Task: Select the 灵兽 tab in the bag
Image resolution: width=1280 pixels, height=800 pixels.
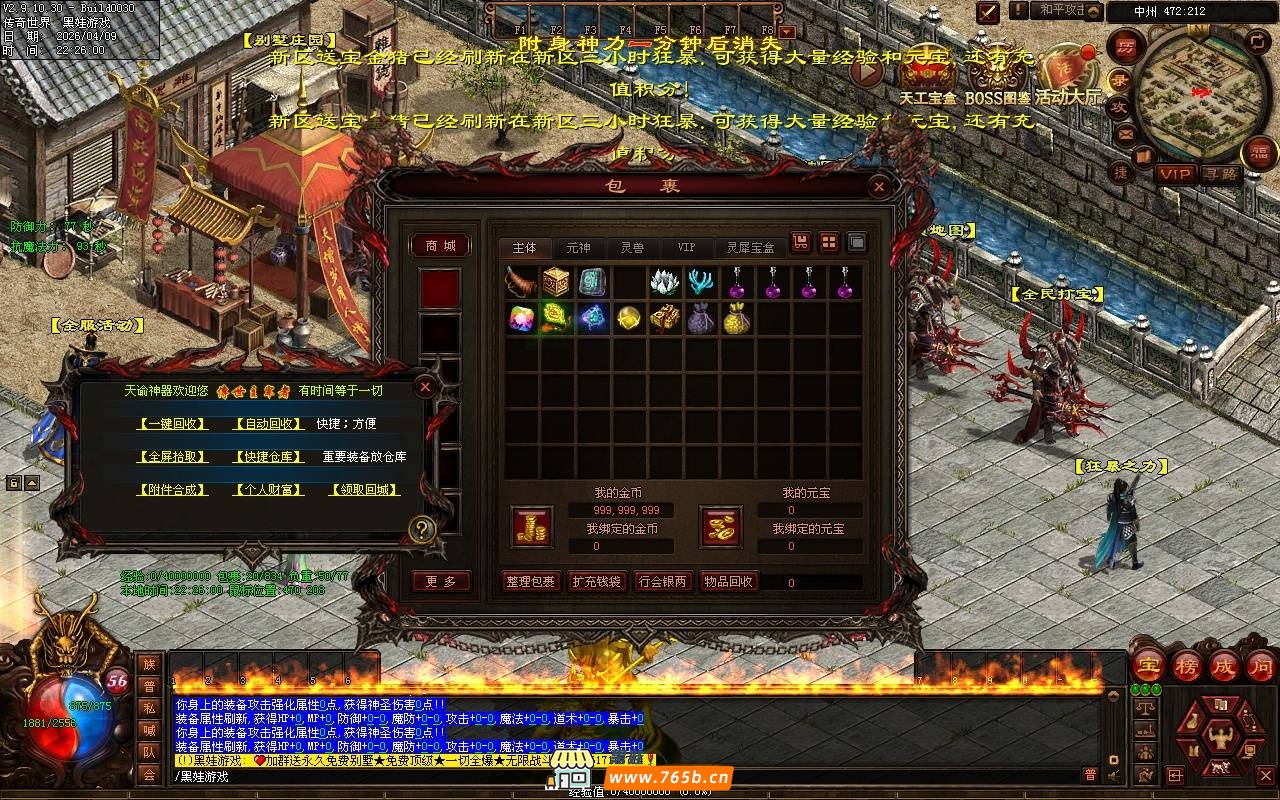Action: point(631,247)
